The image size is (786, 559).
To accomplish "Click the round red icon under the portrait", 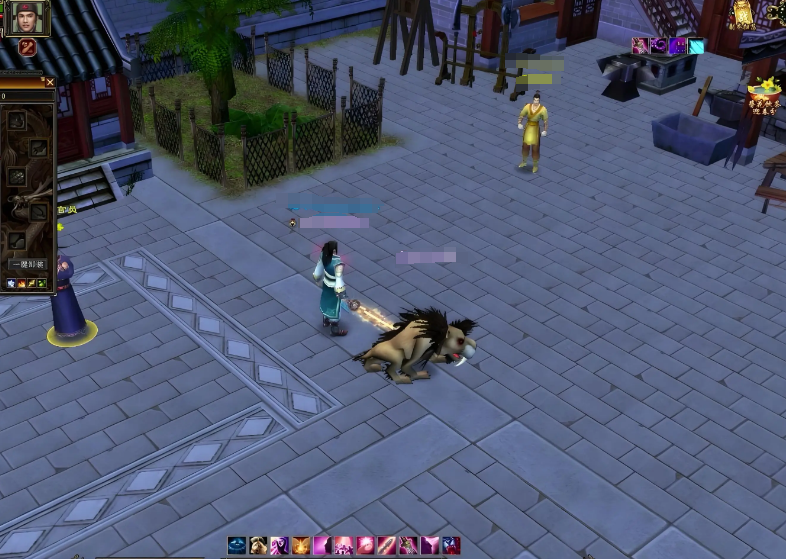I will [x=27, y=48].
